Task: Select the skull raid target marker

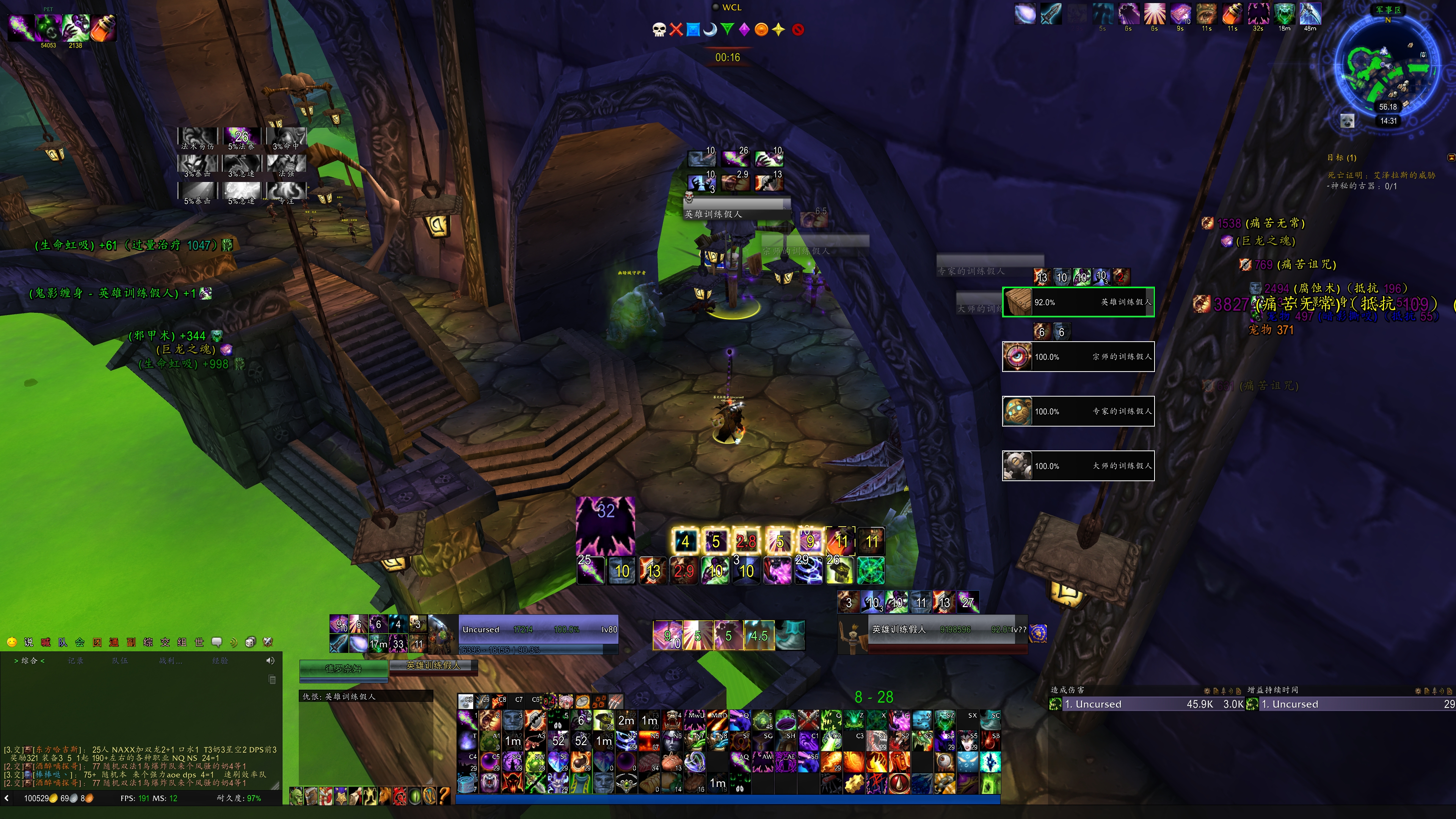Action: pyautogui.click(x=659, y=30)
